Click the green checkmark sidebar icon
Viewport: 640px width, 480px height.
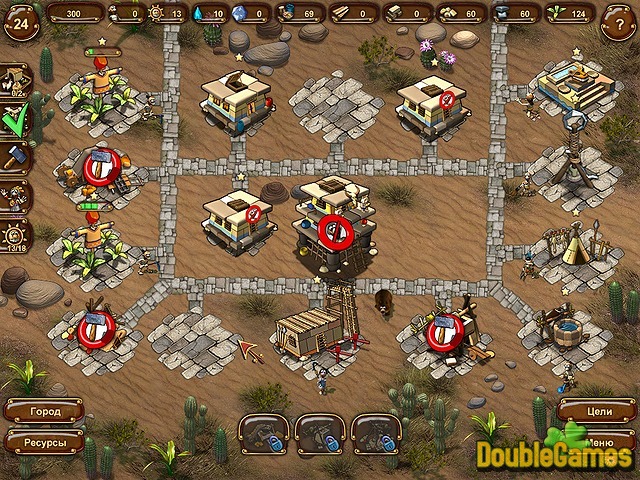(17, 120)
